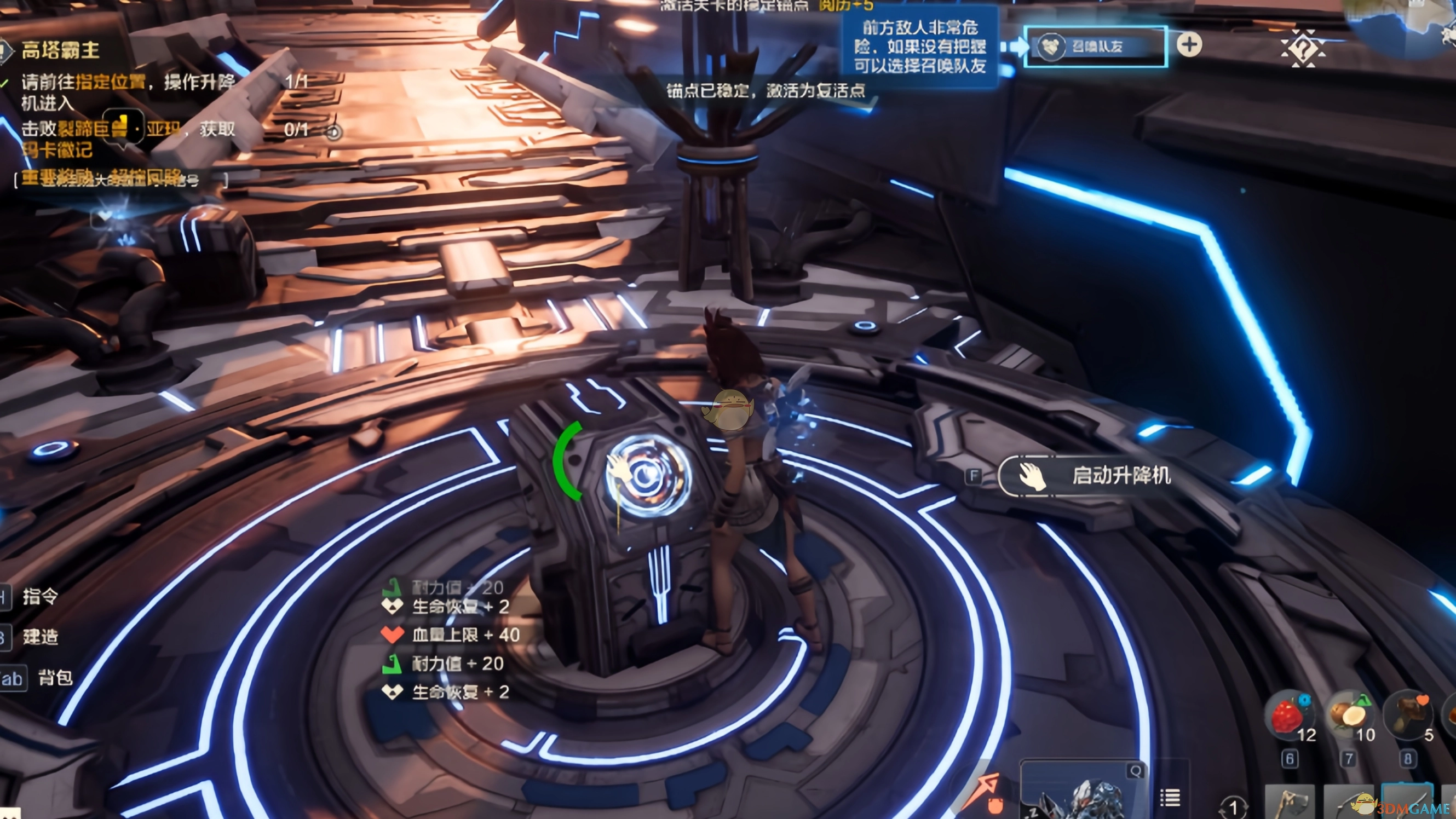Open the 指令 command menu

point(39,596)
